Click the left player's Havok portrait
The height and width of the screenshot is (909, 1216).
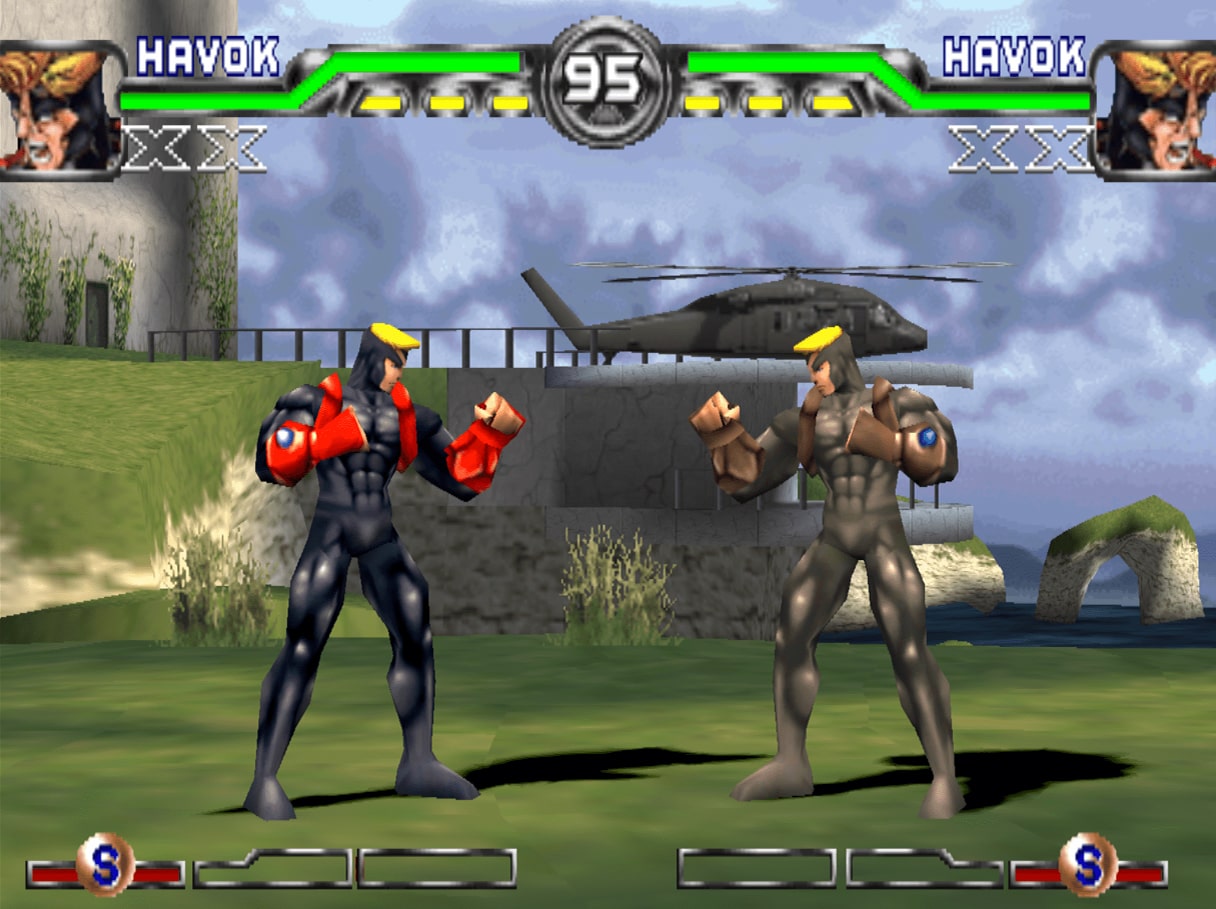point(58,108)
